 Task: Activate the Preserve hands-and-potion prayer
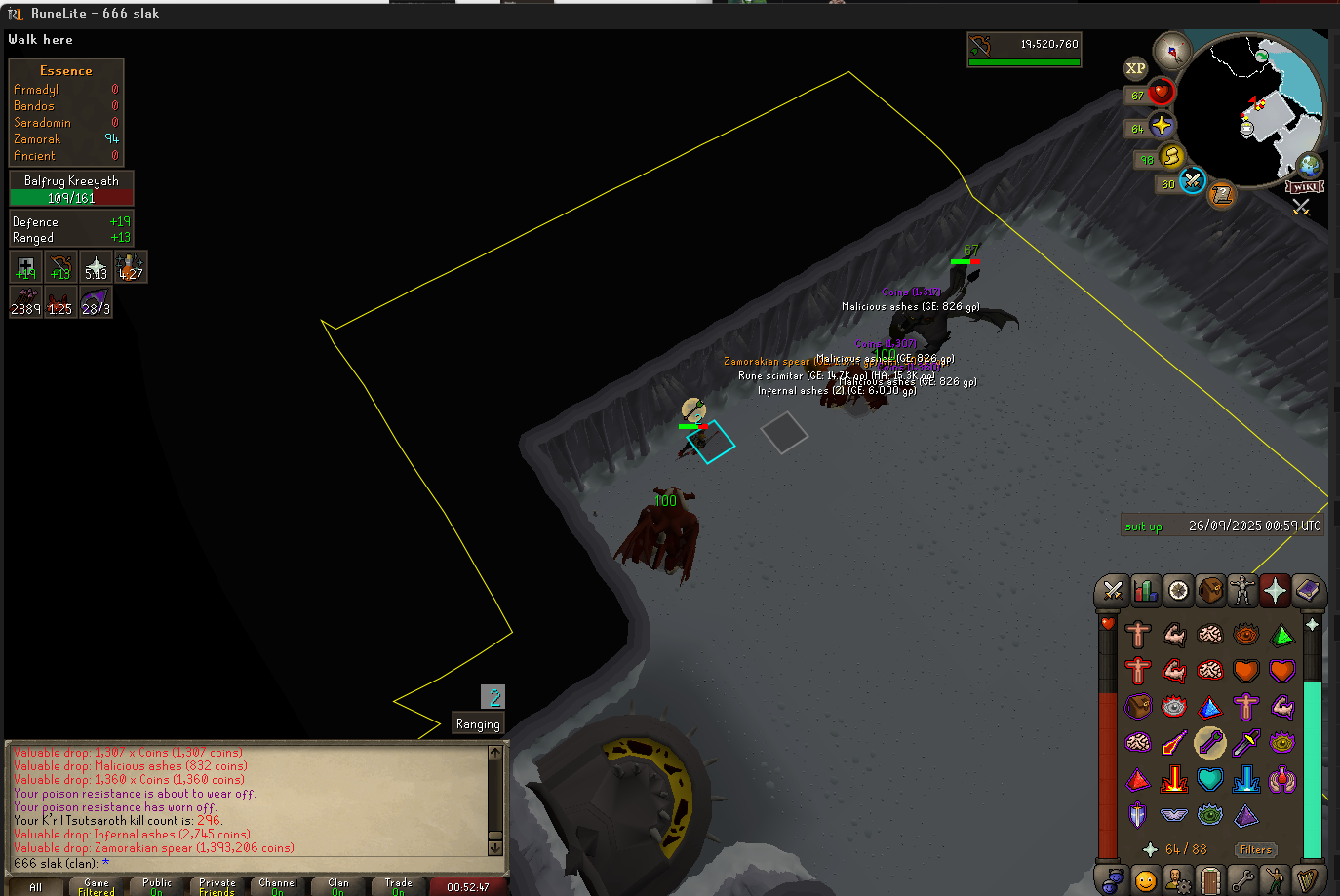[x=1282, y=779]
